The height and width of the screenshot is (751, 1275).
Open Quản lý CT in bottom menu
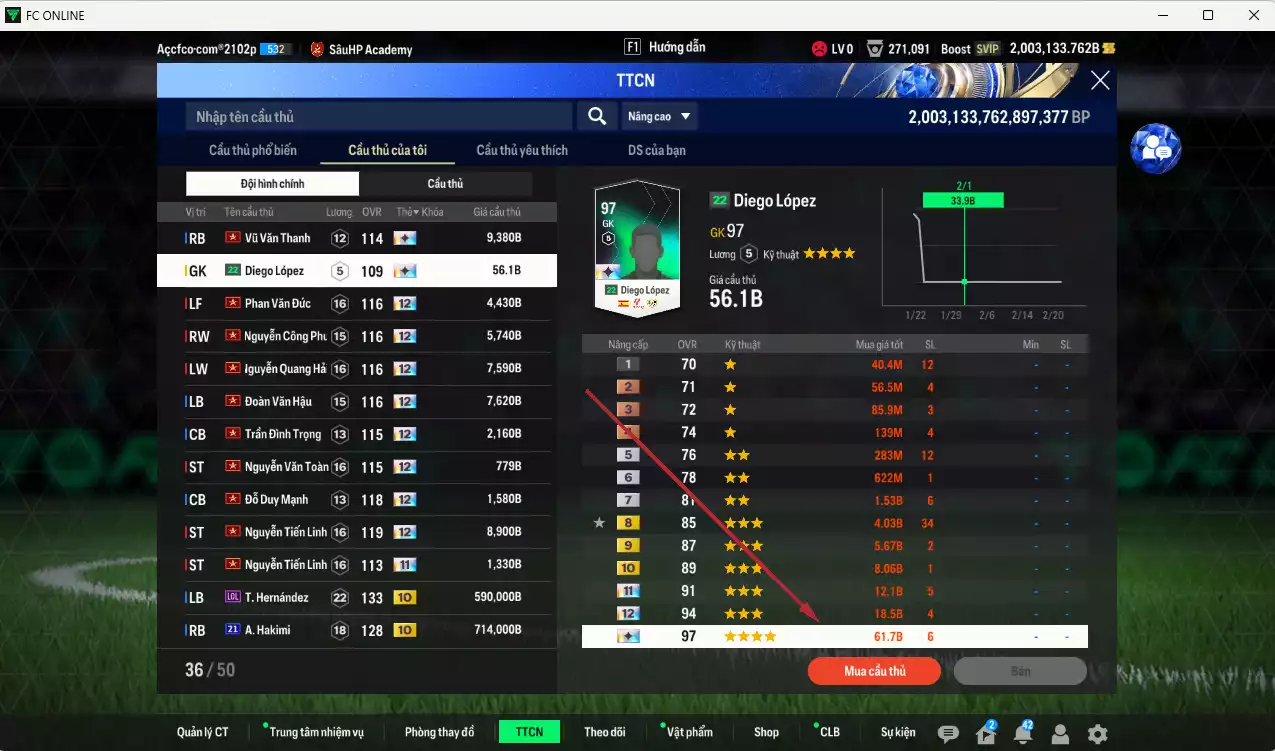pyautogui.click(x=203, y=732)
